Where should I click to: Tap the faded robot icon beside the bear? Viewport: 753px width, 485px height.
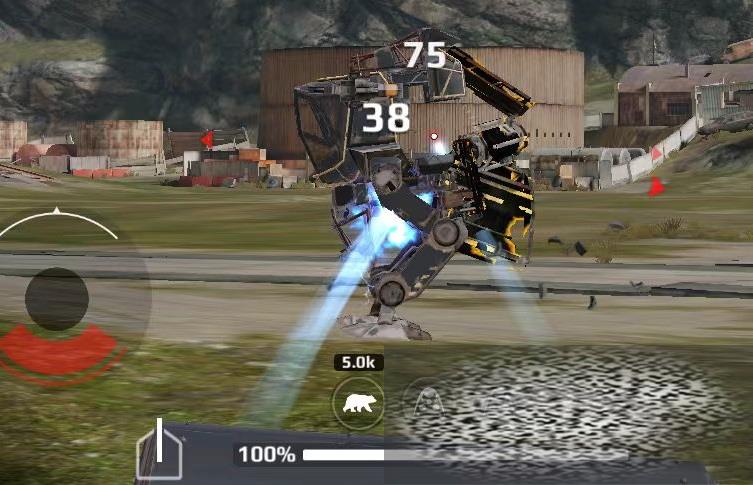click(427, 403)
